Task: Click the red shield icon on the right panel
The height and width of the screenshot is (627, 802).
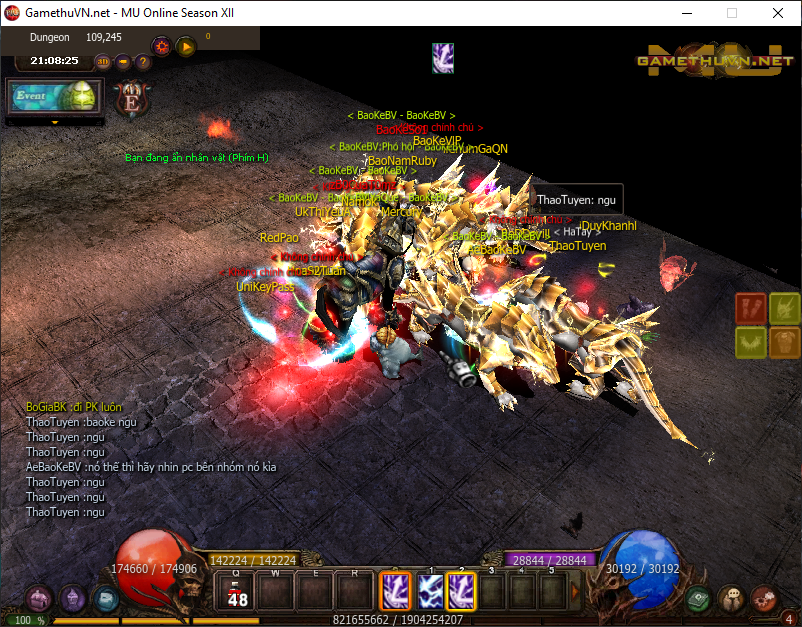Action: pos(751,308)
